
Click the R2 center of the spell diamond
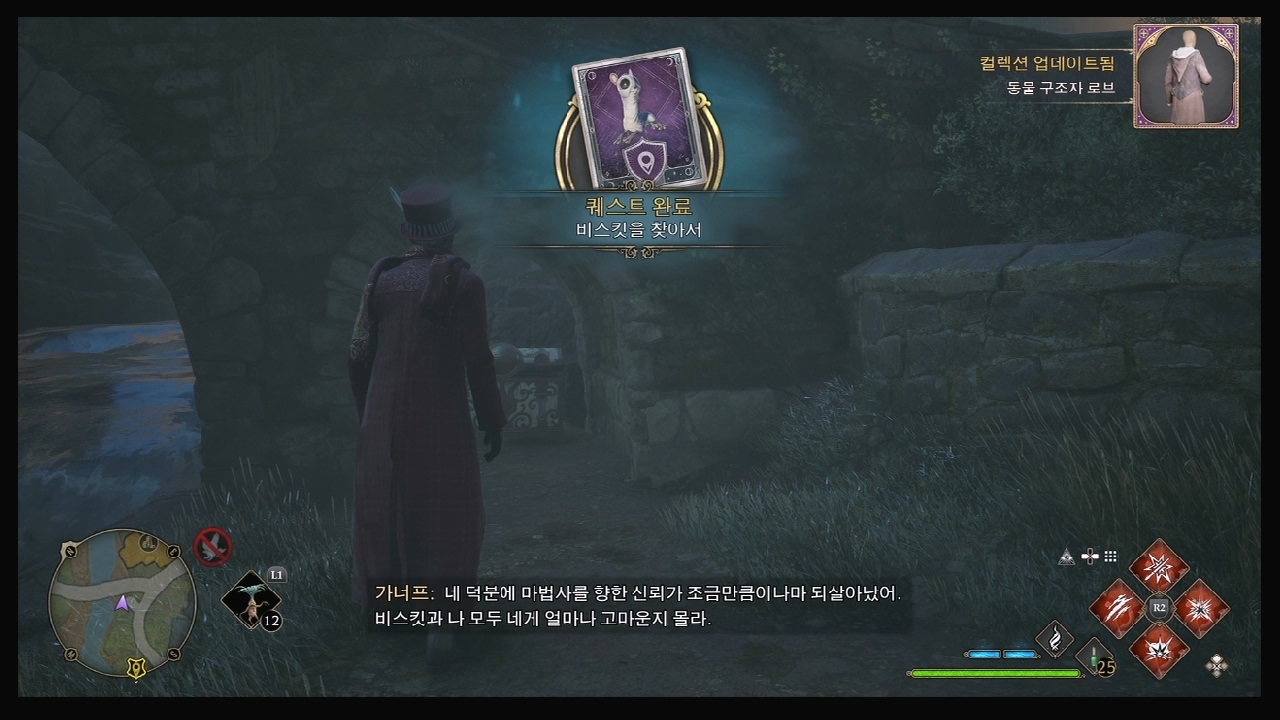(1160, 607)
